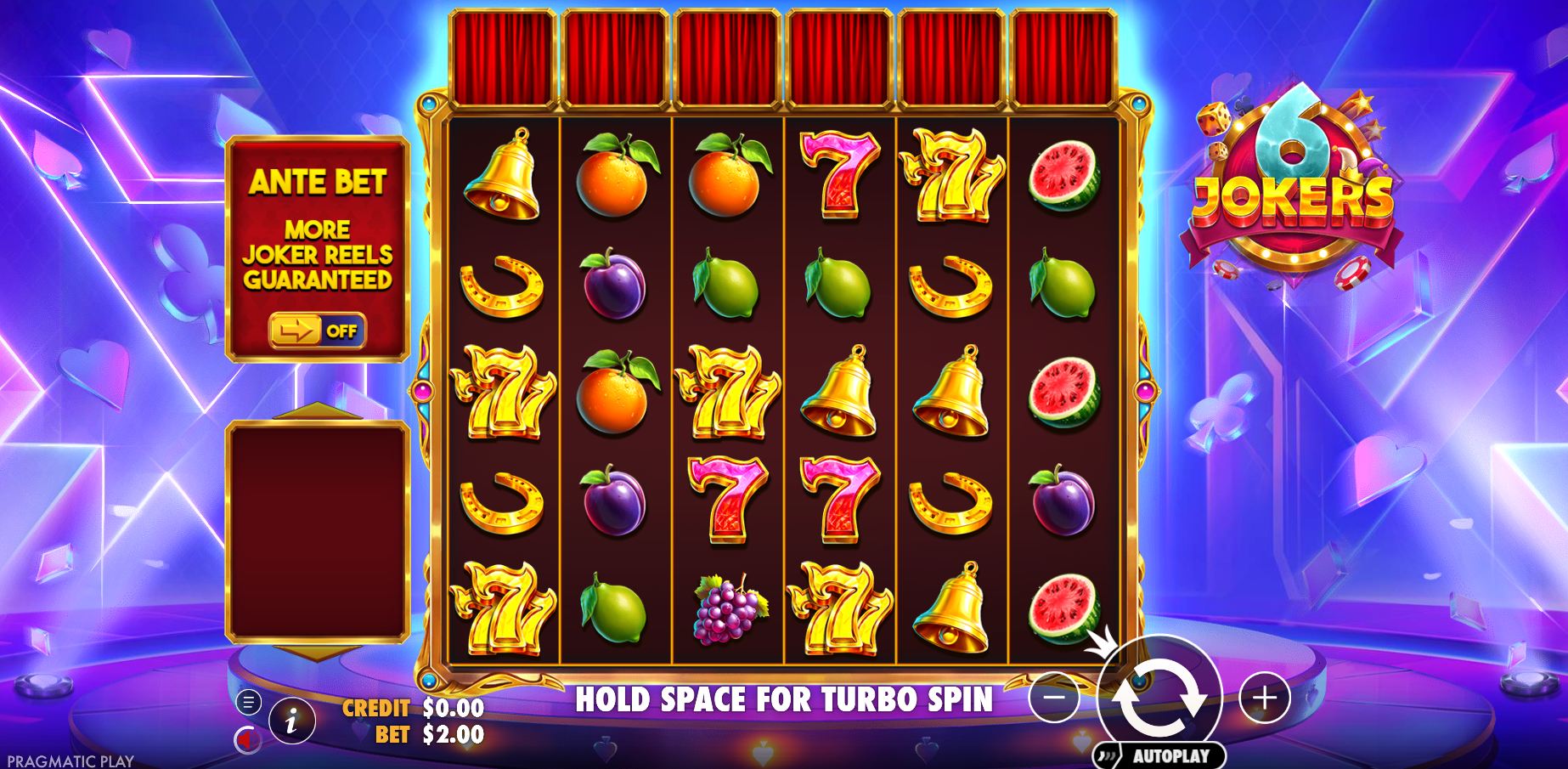This screenshot has width=1568, height=769.
Task: Spin the reels with the circular arrows button
Action: (x=1160, y=696)
